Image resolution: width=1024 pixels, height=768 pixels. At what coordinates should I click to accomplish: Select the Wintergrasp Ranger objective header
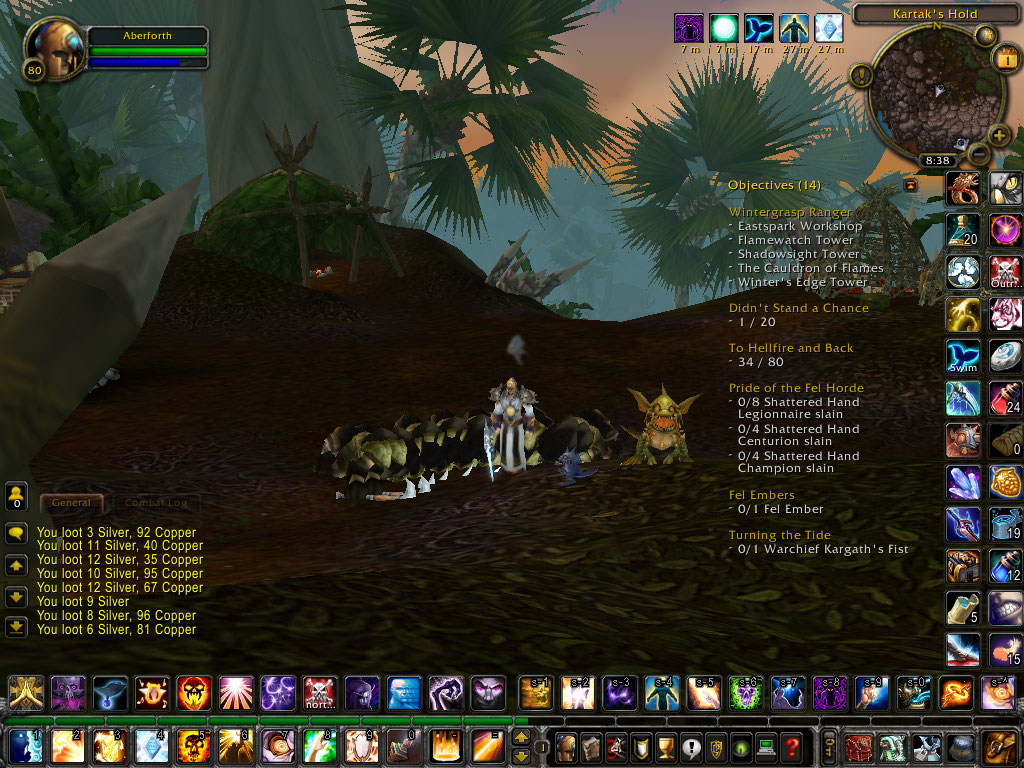pos(790,212)
